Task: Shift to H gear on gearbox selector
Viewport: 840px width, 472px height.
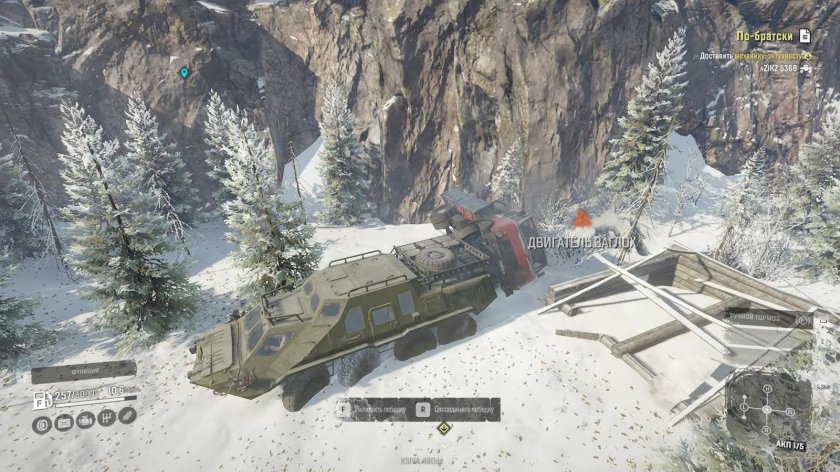Action: coord(768,391)
